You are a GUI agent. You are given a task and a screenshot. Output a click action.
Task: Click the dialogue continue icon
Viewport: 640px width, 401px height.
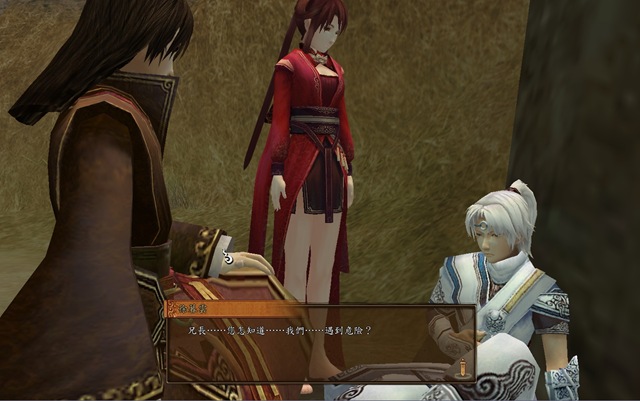click(462, 369)
